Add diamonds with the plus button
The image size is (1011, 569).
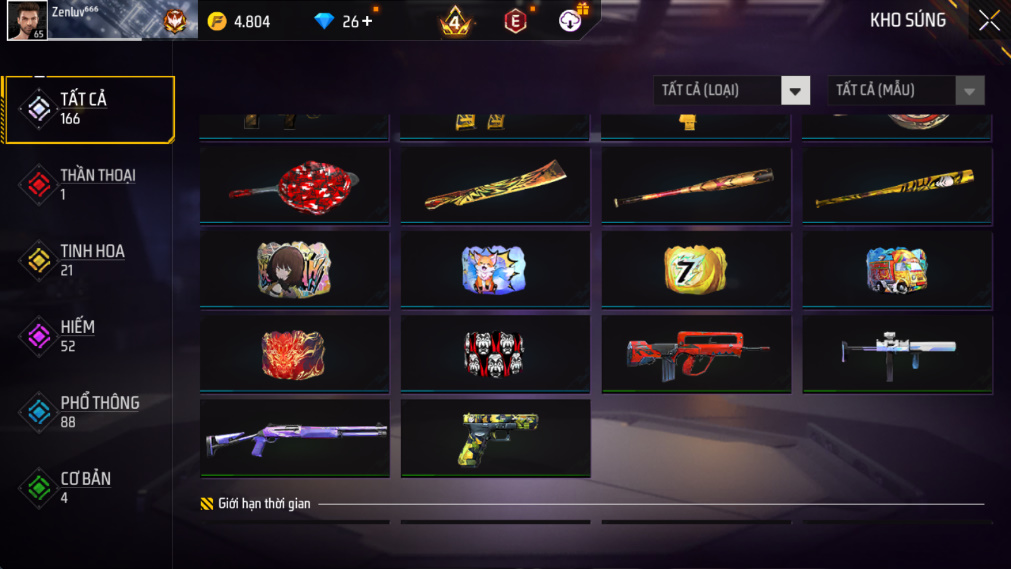coord(367,21)
